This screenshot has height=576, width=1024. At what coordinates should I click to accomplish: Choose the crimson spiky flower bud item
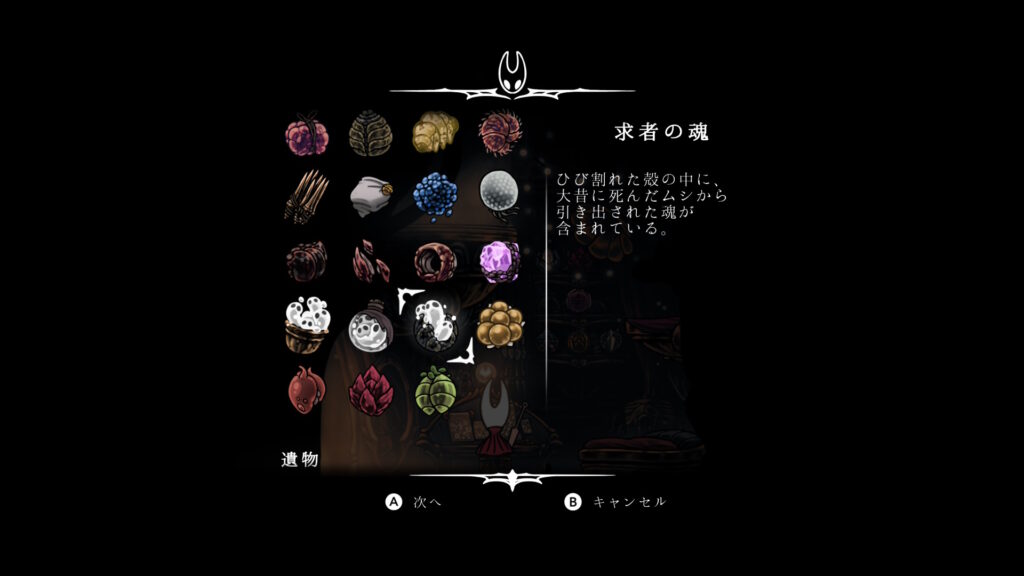click(x=369, y=389)
